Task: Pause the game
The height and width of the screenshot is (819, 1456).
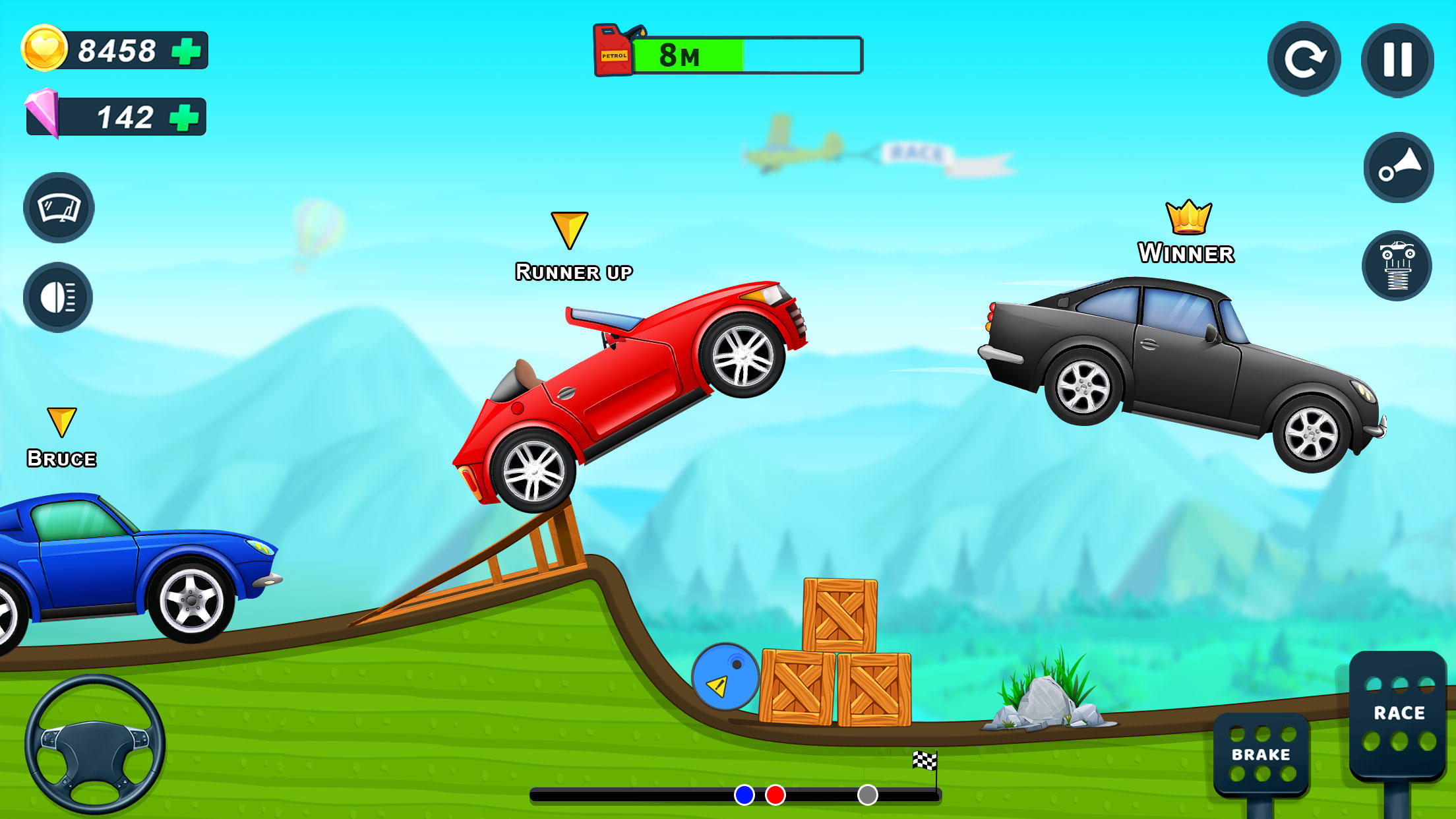Action: click(1397, 59)
